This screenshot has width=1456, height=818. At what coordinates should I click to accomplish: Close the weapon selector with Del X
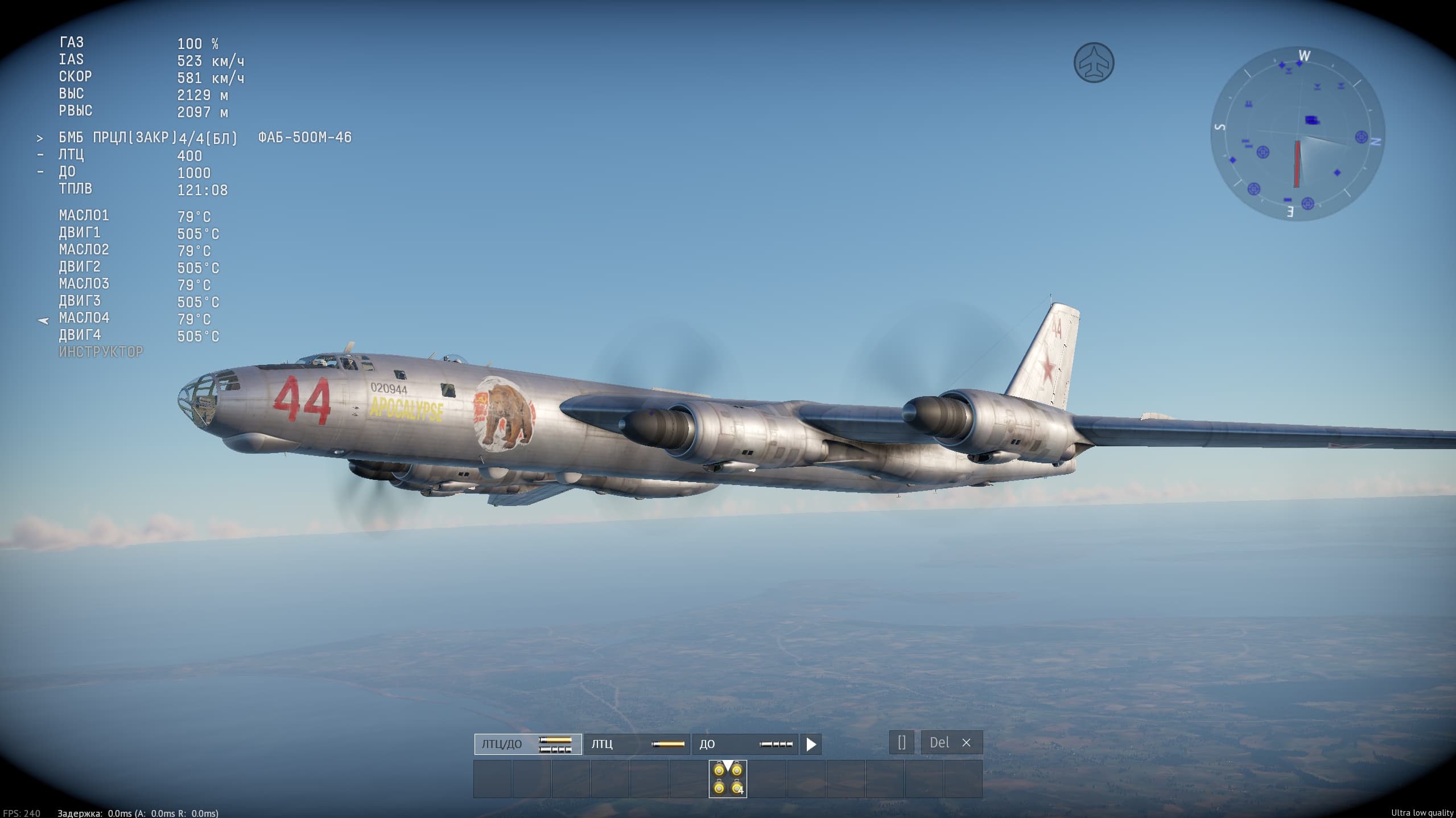pyautogui.click(x=951, y=742)
